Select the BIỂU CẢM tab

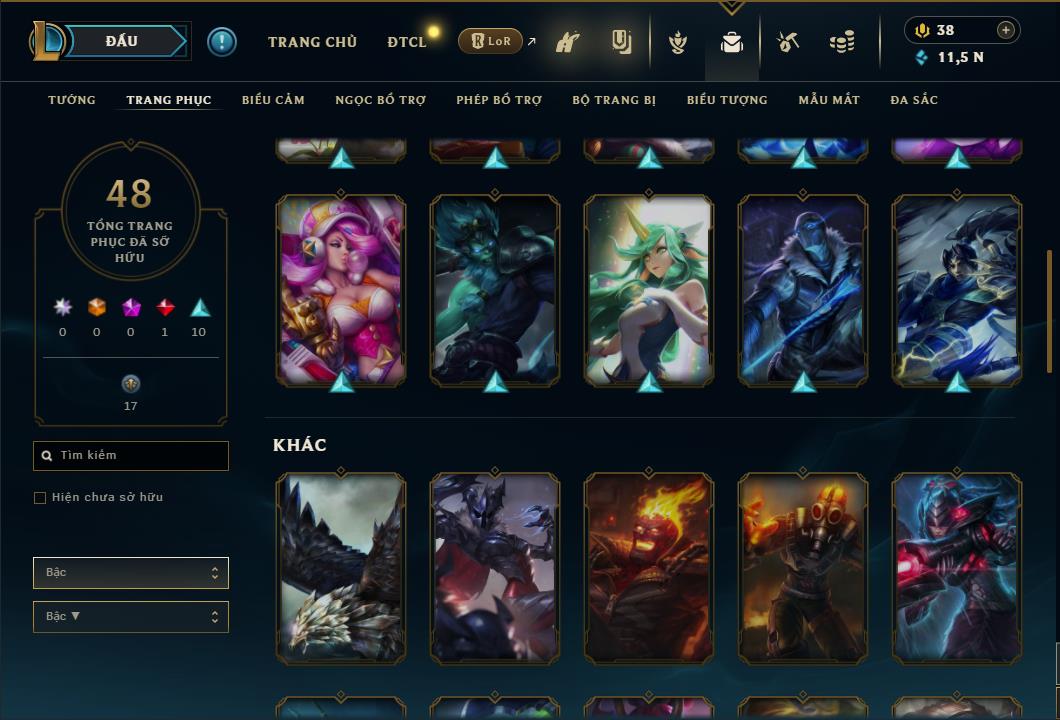273,100
